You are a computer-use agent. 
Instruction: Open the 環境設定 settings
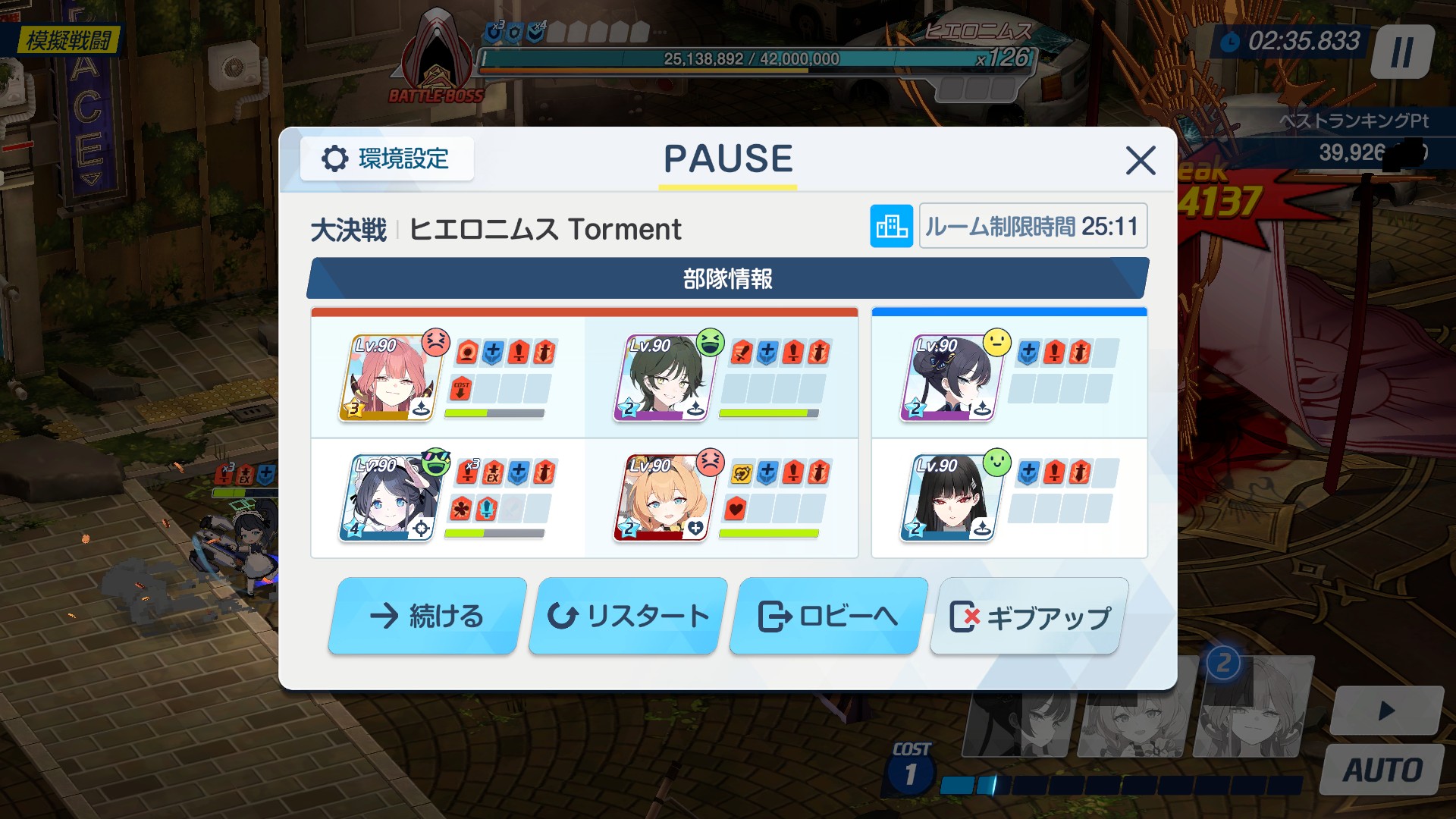387,159
